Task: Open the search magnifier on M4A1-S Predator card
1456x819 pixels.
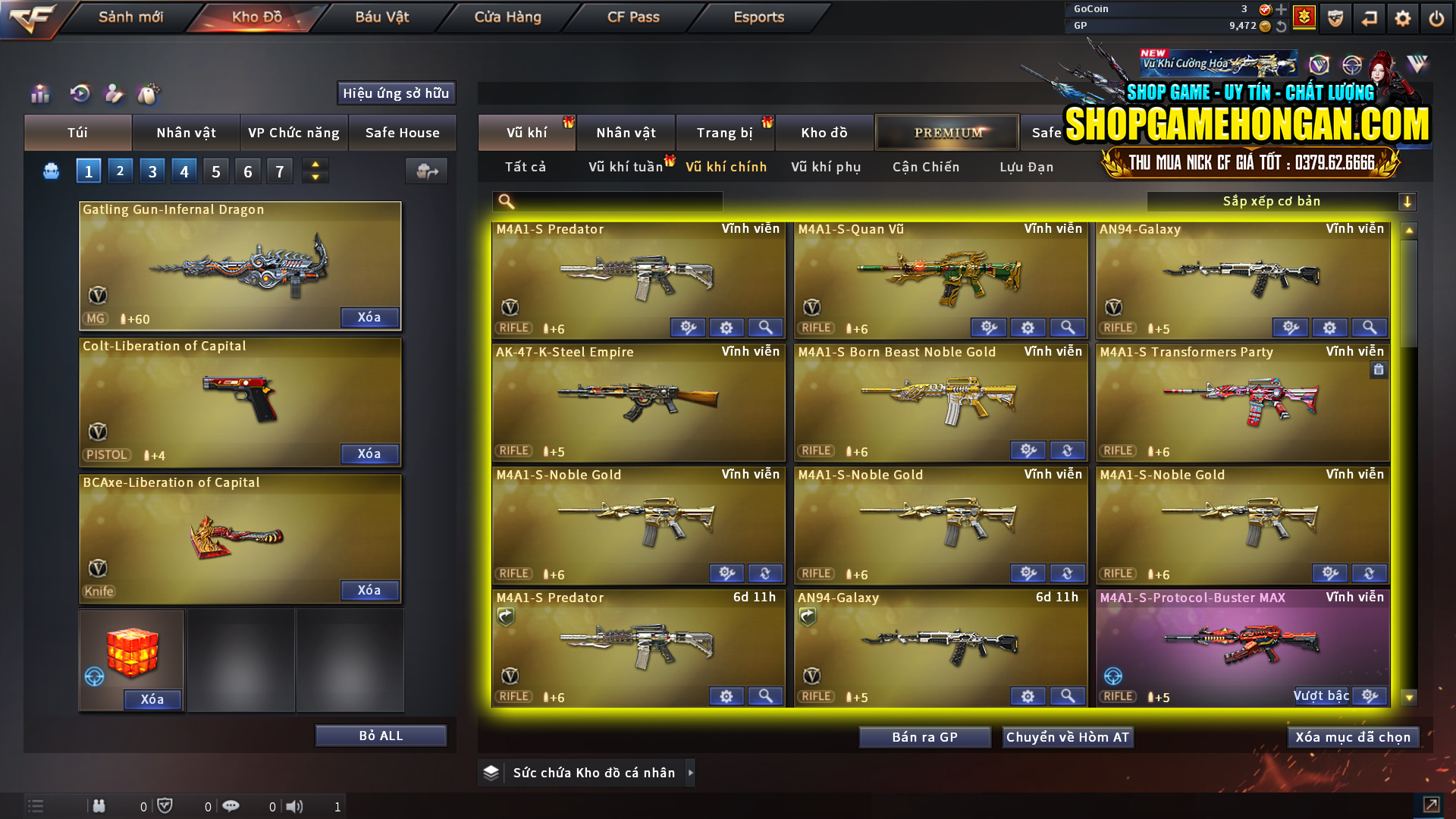Action: [766, 327]
